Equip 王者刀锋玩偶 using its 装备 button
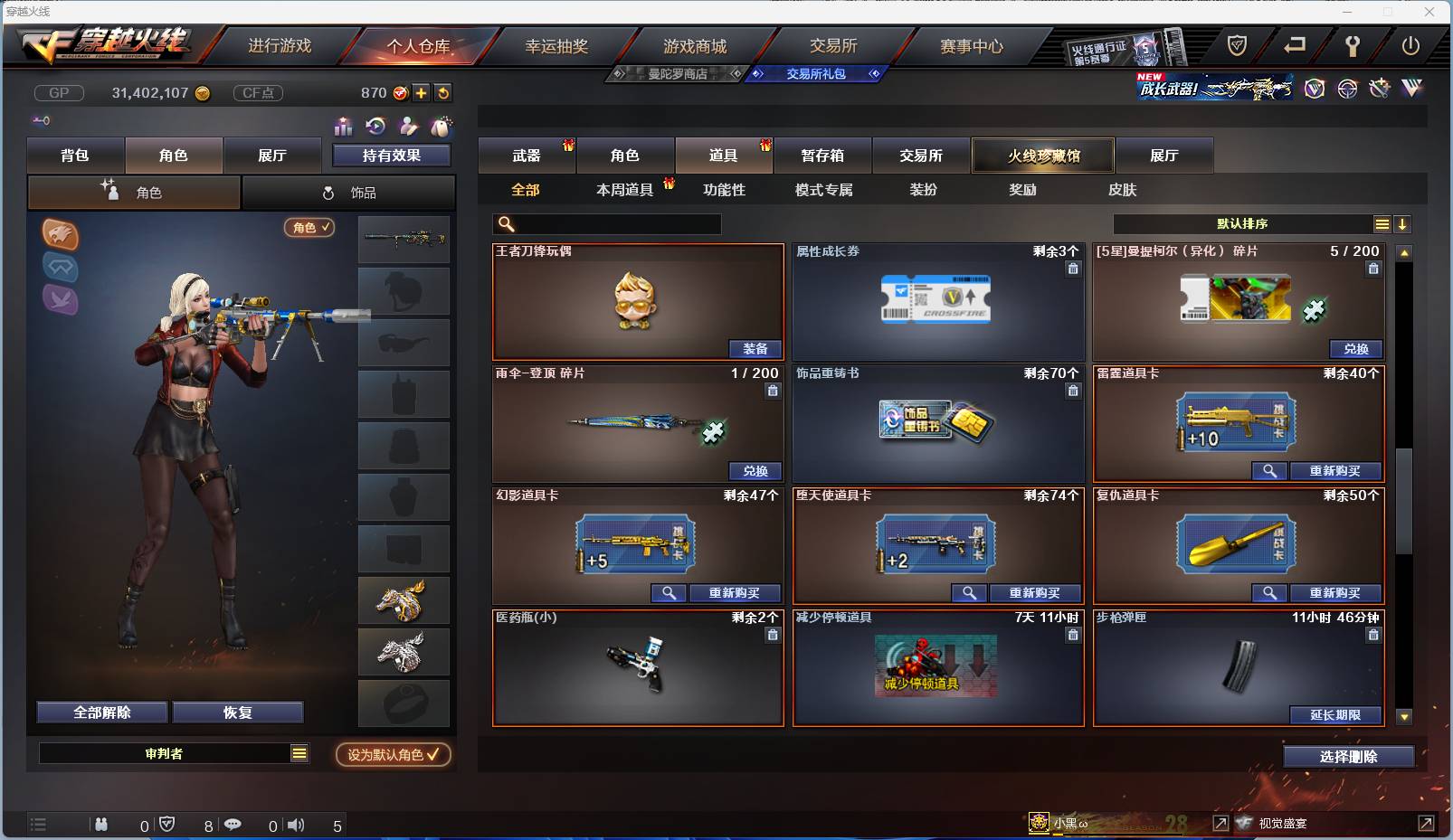Viewport: 1453px width, 840px height. 756,349
